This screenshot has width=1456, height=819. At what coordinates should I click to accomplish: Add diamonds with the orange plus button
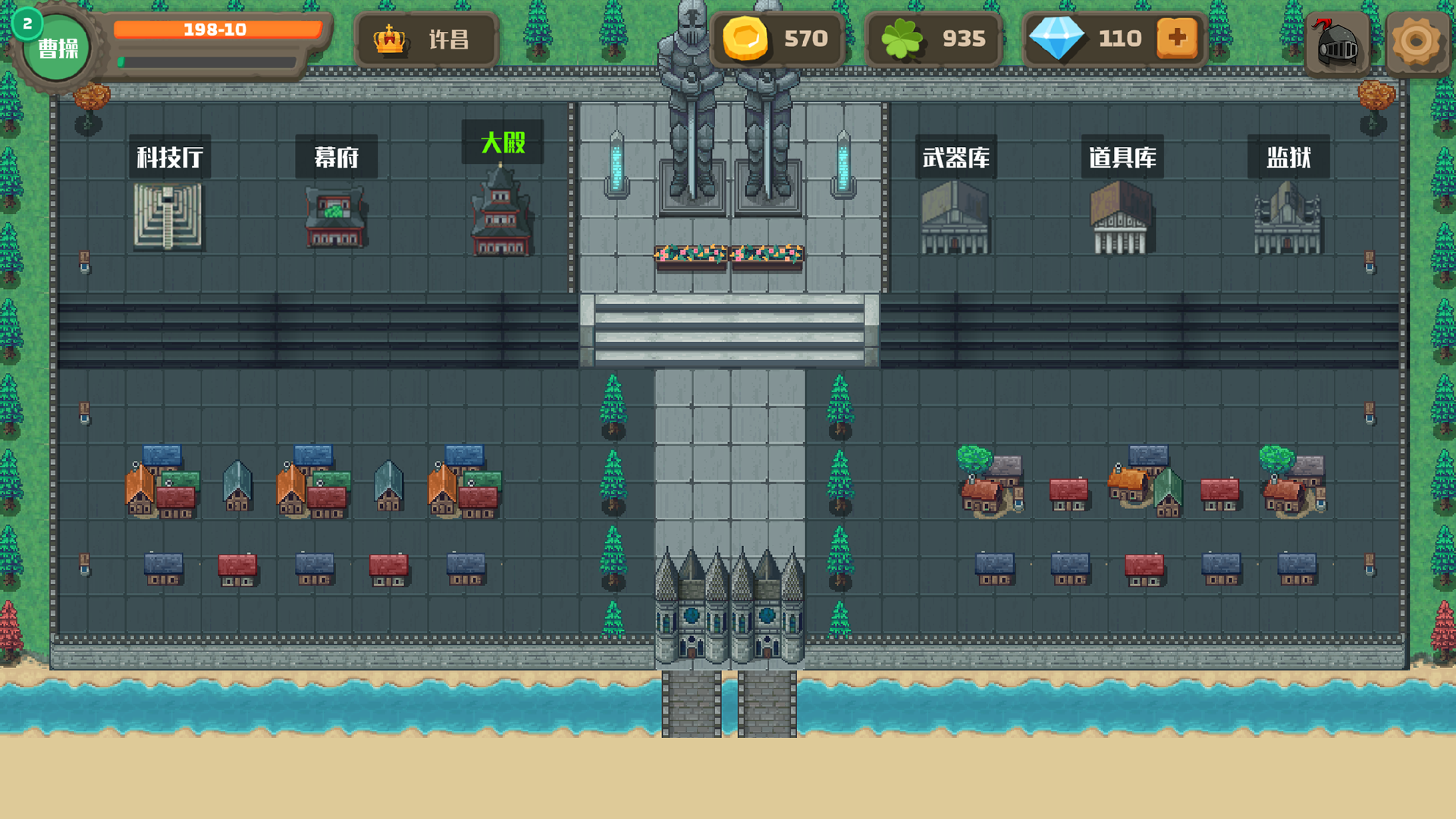tap(1176, 38)
